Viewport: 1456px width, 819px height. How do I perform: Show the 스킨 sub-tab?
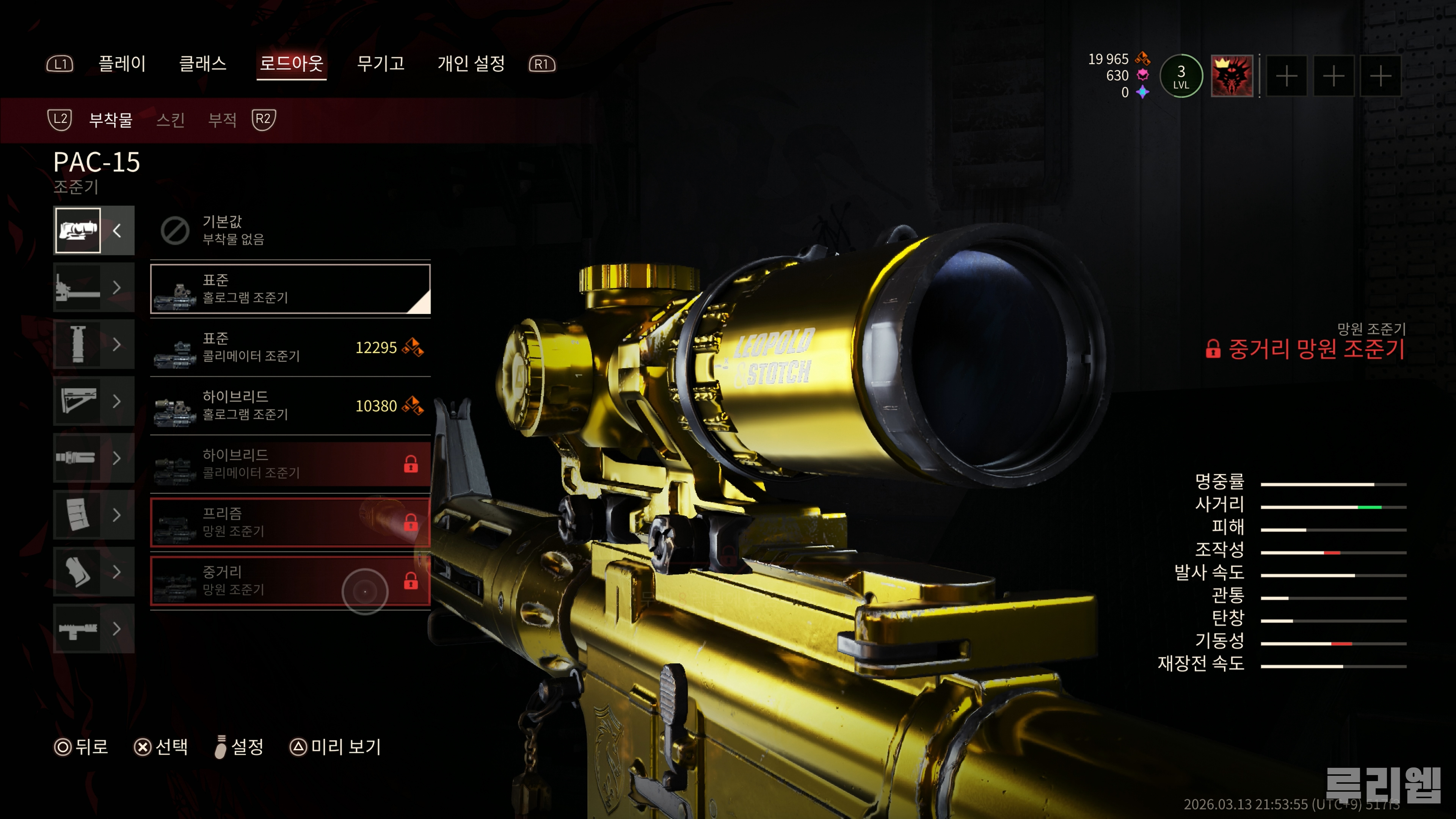click(x=170, y=120)
